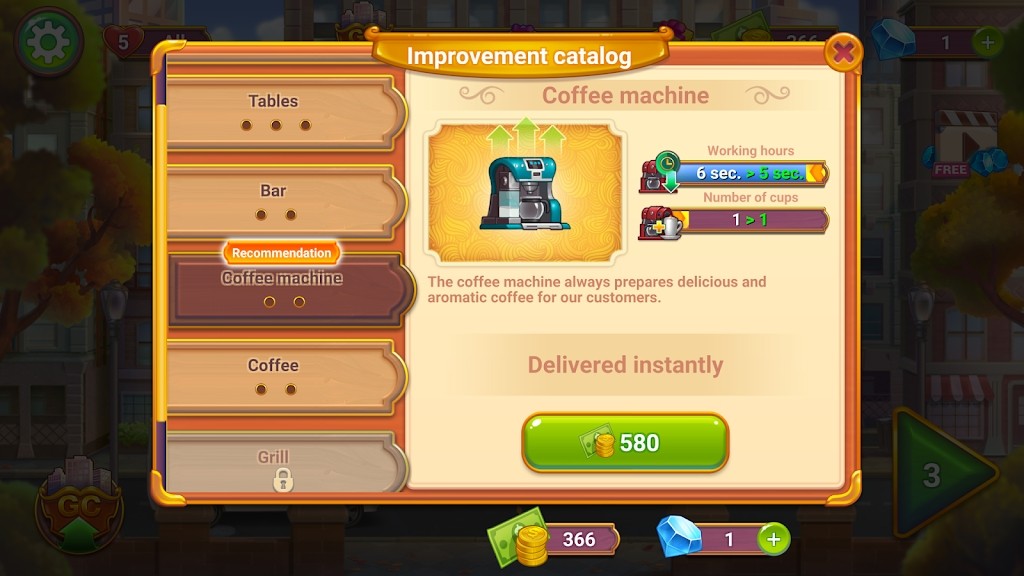The height and width of the screenshot is (576, 1024).
Task: Open settings with the gear icon
Action: click(48, 42)
